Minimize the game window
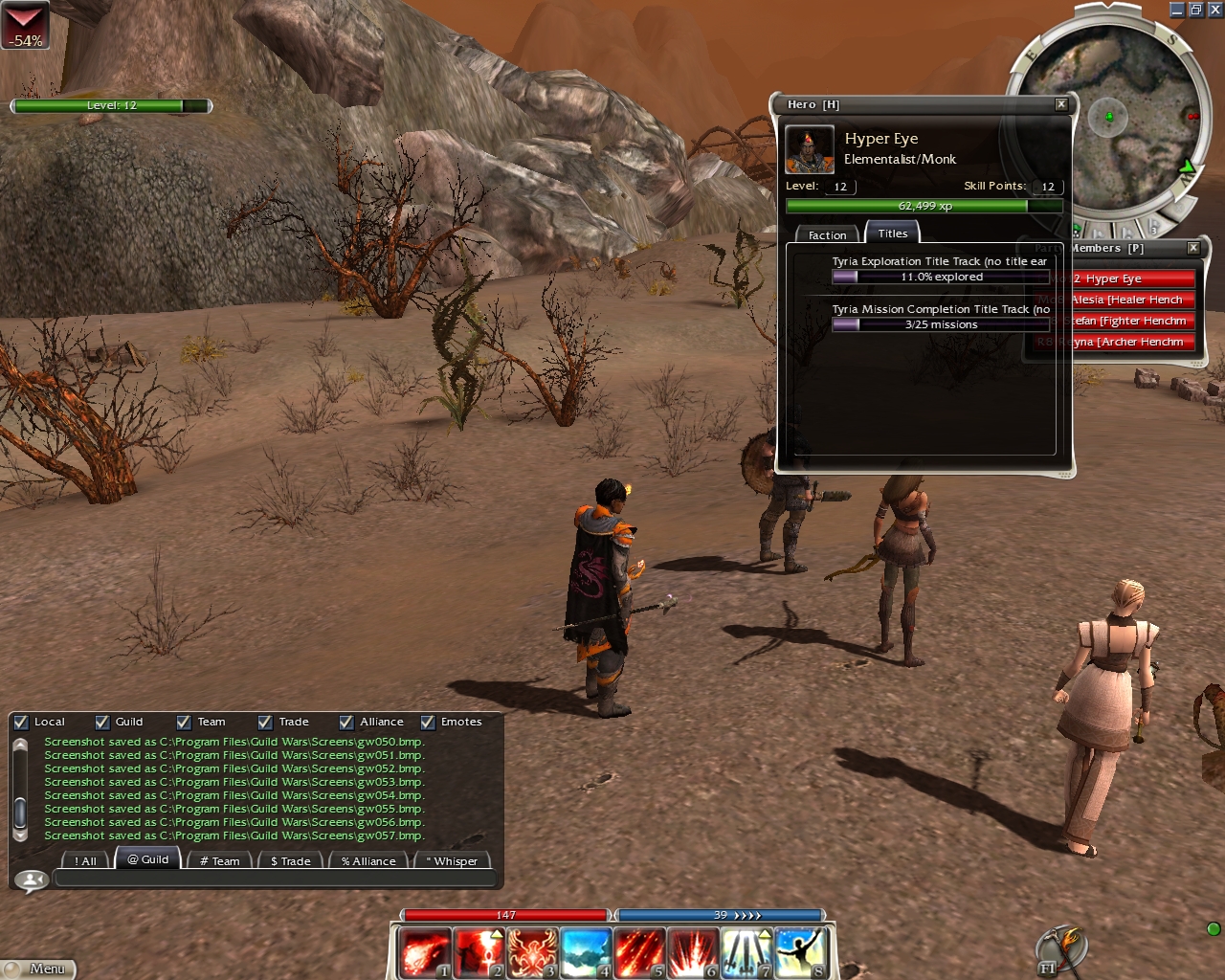The width and height of the screenshot is (1225, 980). click(x=1177, y=10)
